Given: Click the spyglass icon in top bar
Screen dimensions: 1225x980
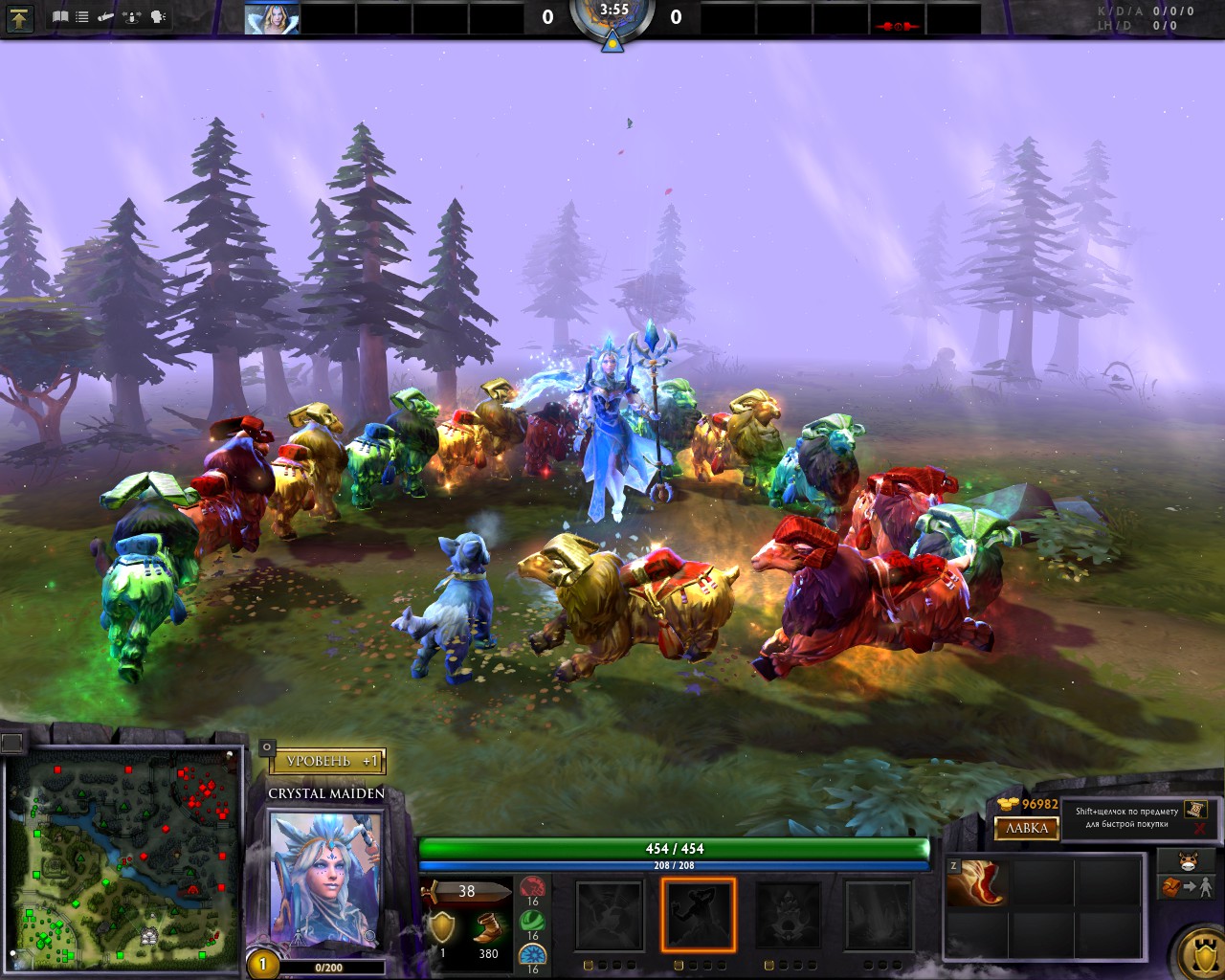Looking at the screenshot, I should point(106,17).
